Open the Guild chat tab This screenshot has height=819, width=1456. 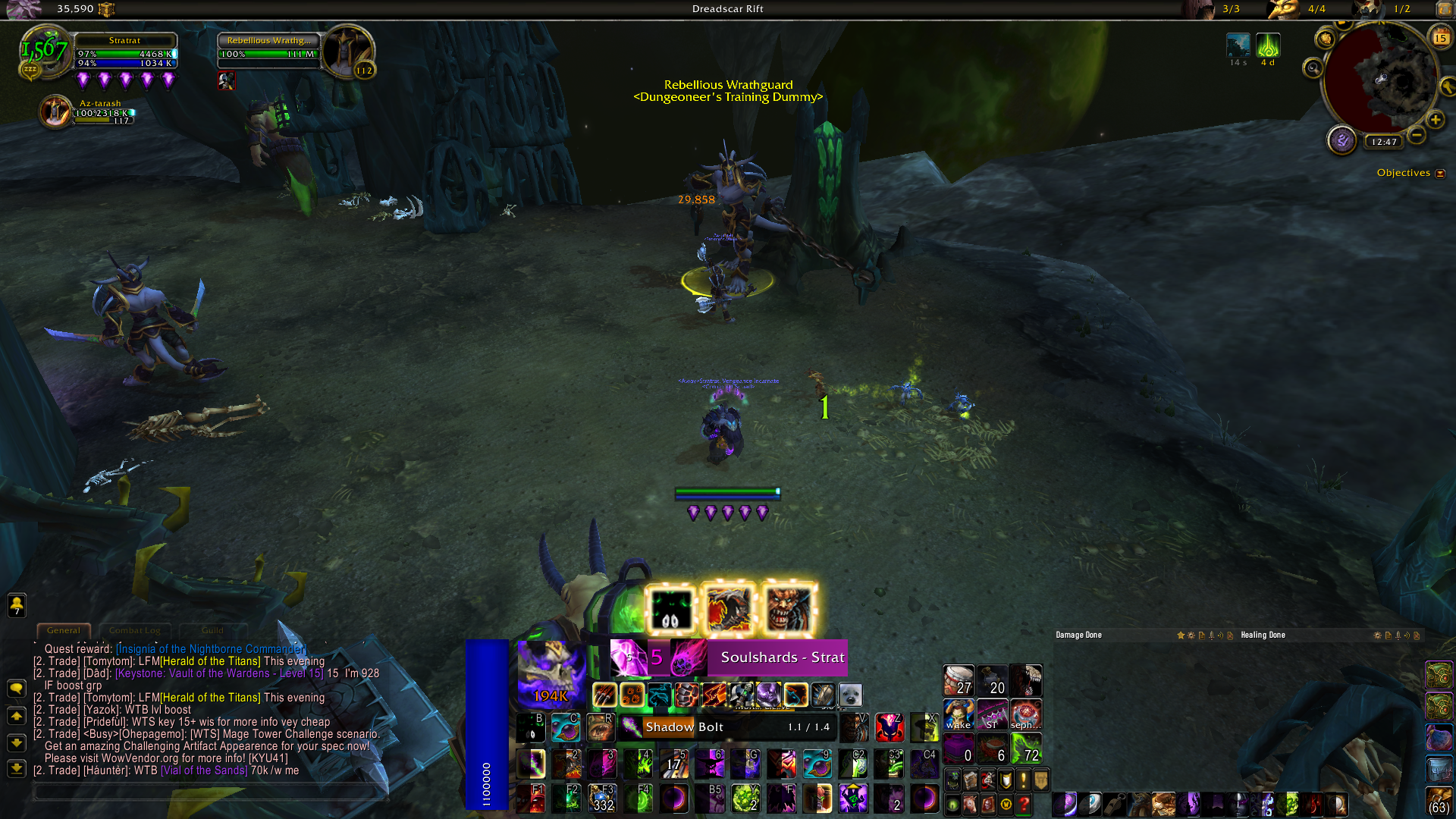click(x=212, y=630)
